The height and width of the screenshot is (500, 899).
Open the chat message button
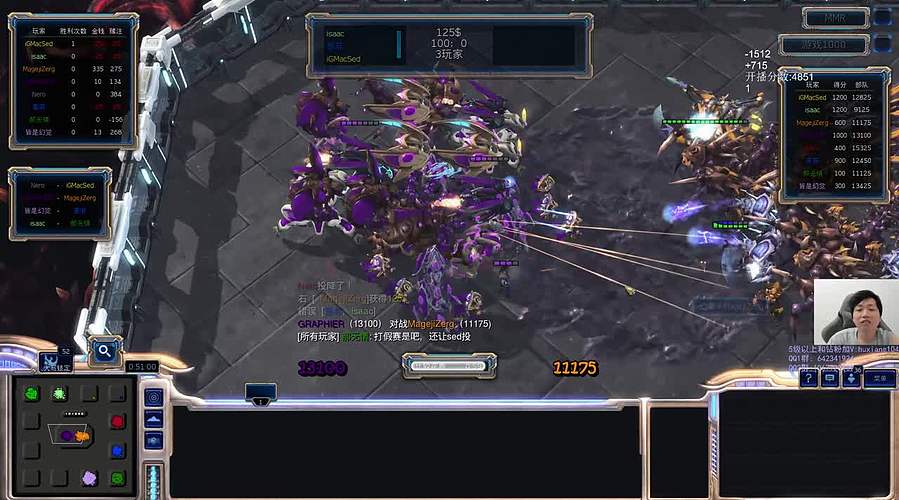coord(830,379)
